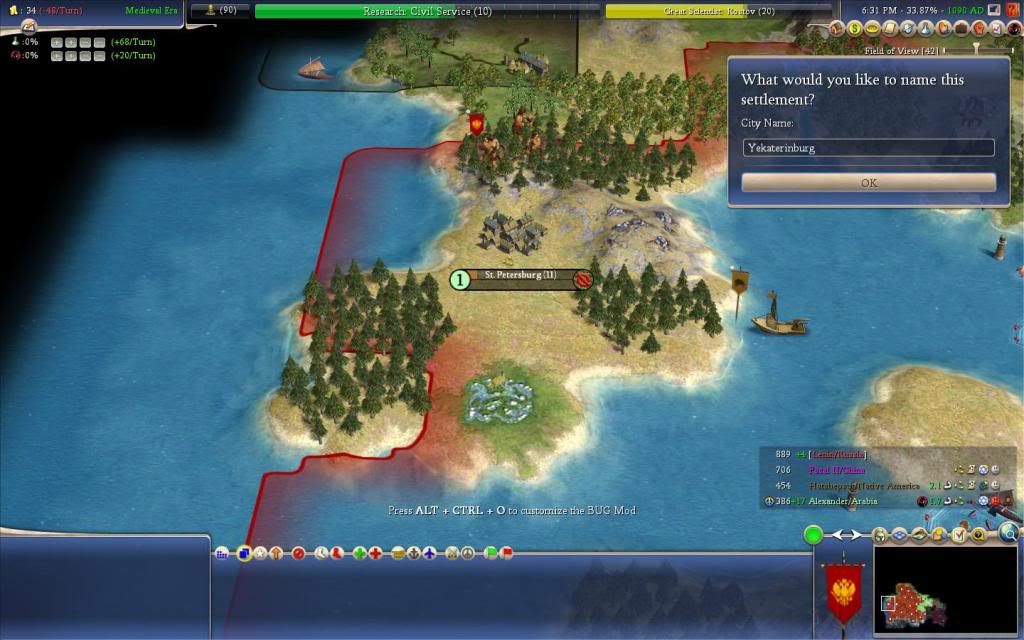Click the Great Scientist progress bar
The image size is (1024, 640).
tap(719, 11)
